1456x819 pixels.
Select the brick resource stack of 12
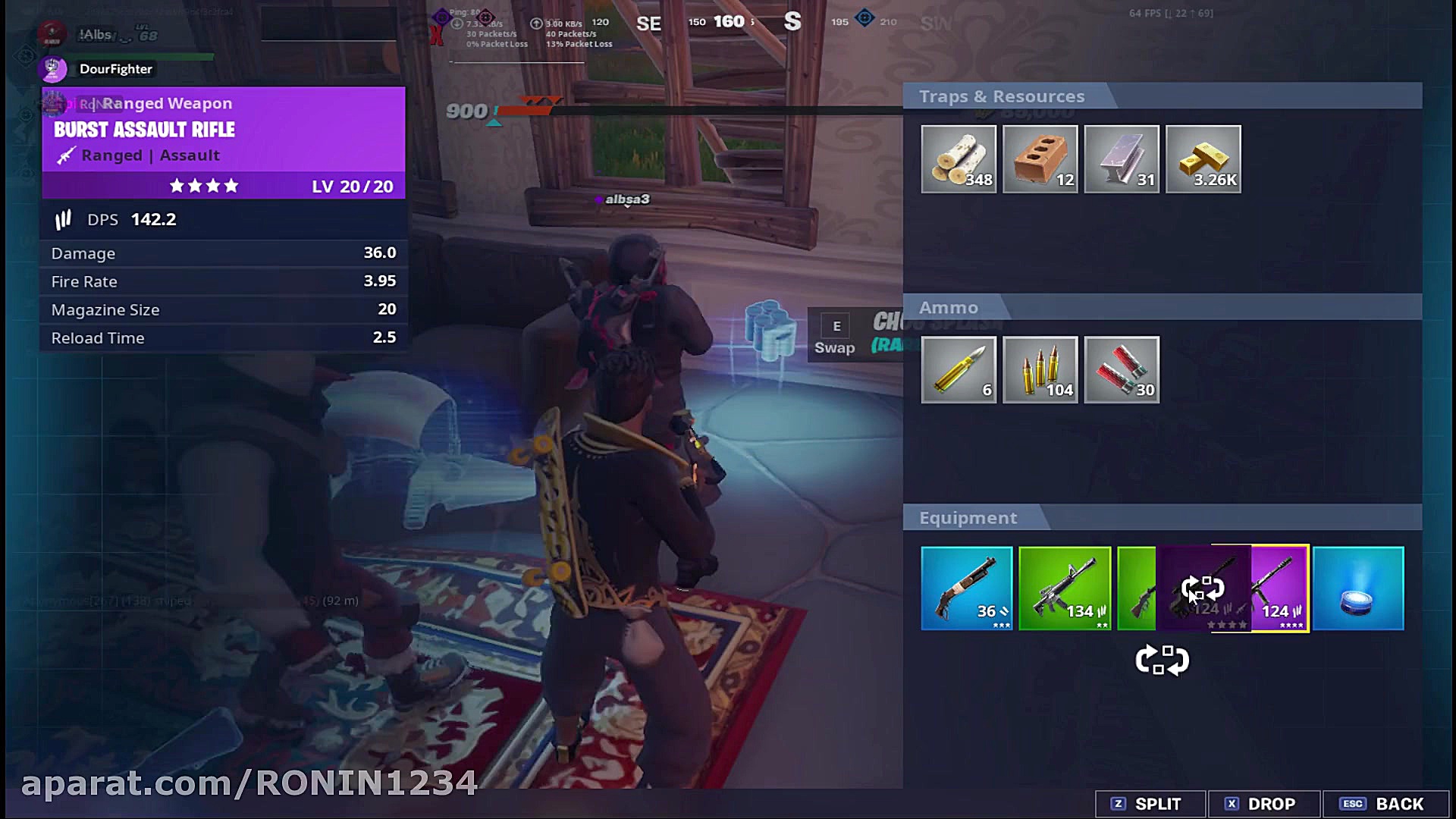[x=1040, y=158]
